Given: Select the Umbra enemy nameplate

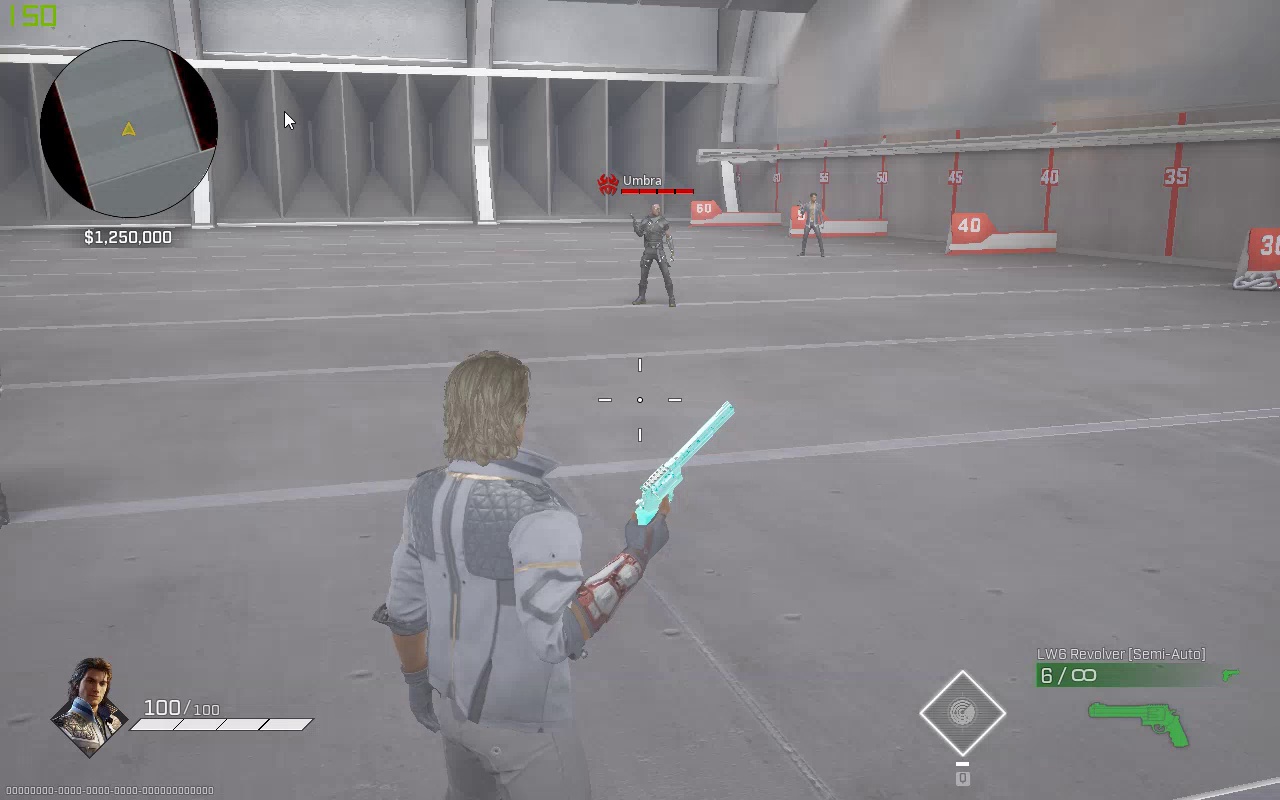Looking at the screenshot, I should click(641, 180).
